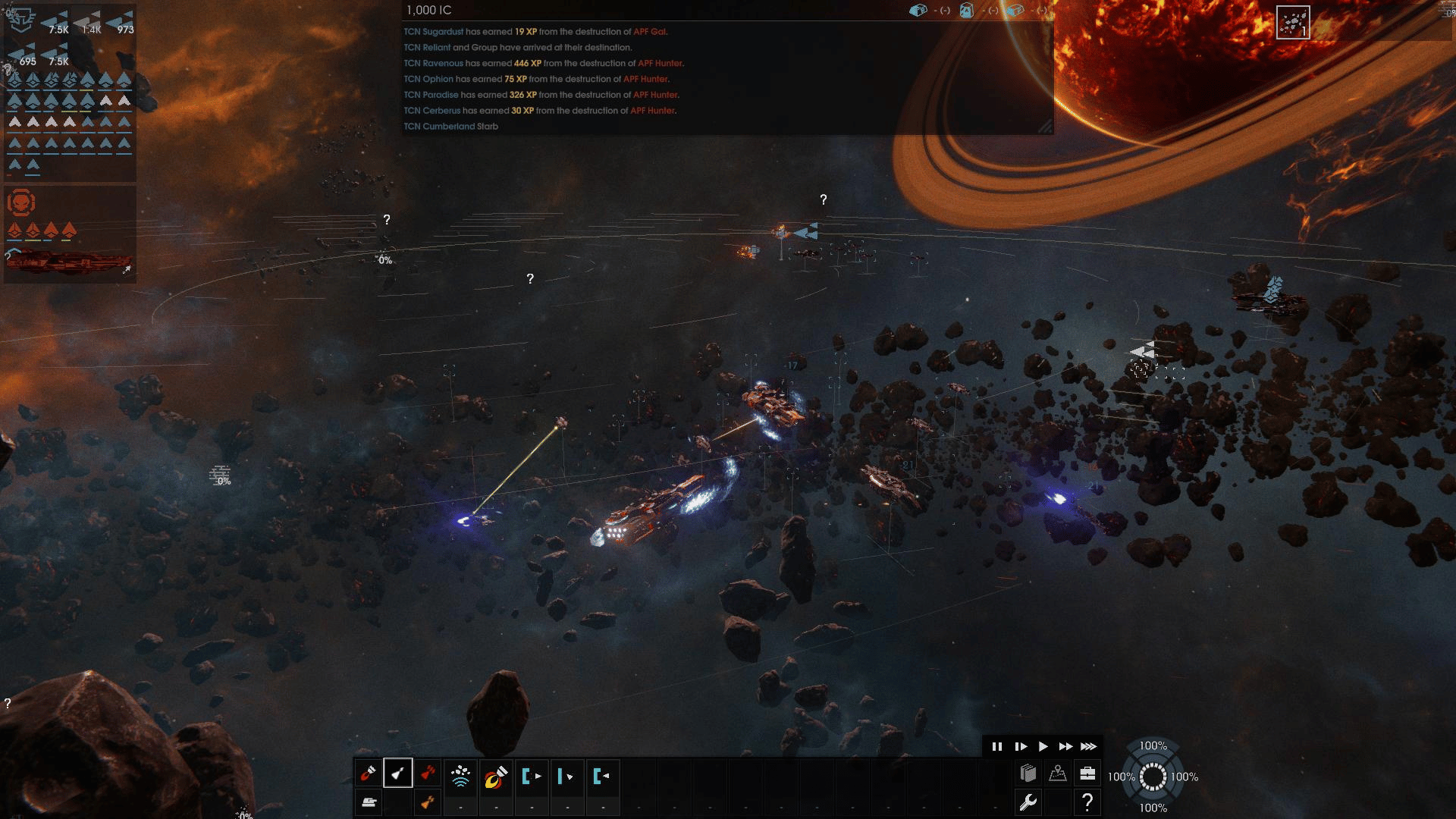
Task: Set game speed to double fast-forward
Action: point(1065,747)
